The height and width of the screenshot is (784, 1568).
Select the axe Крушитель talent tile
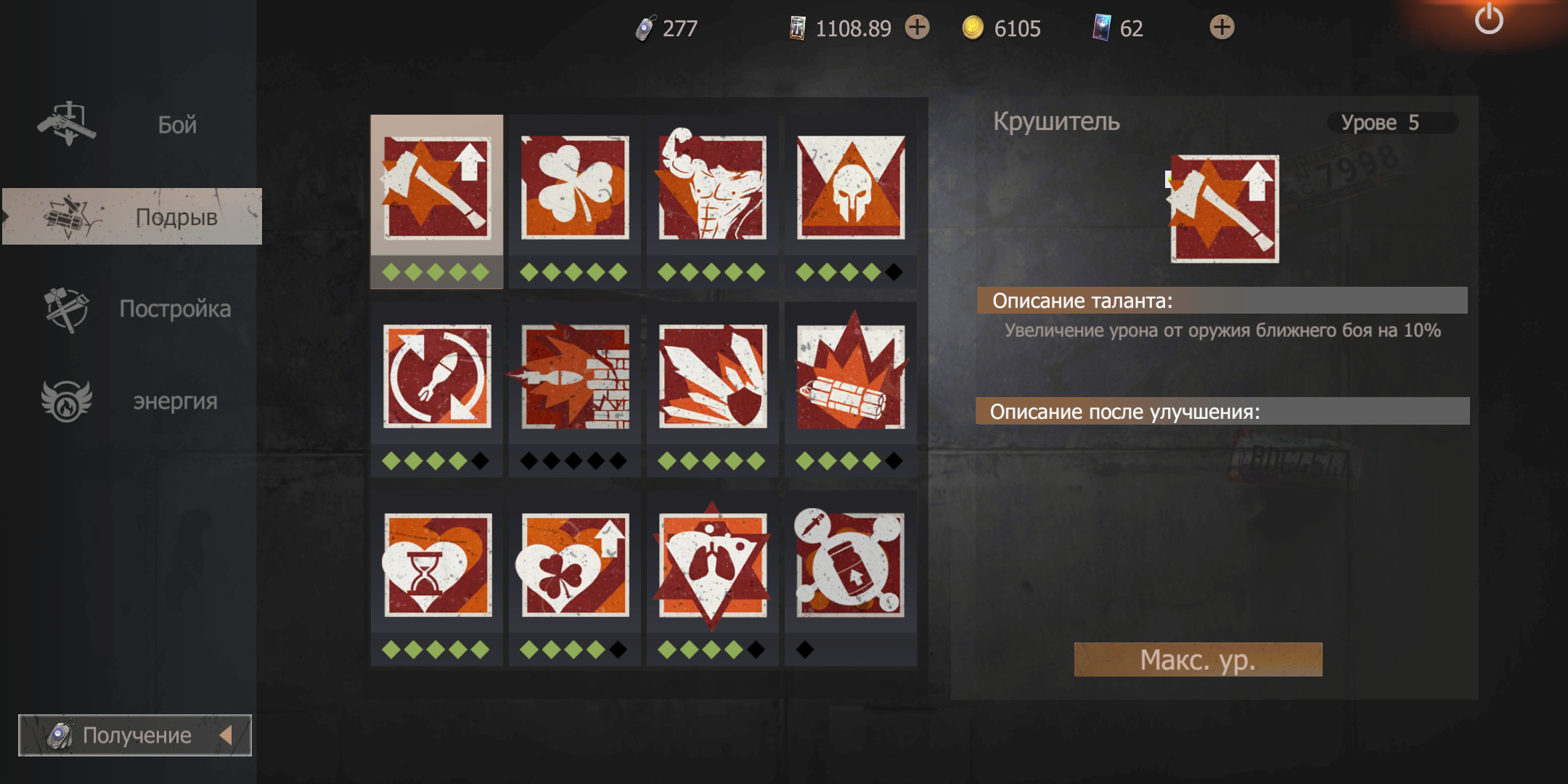click(x=437, y=189)
